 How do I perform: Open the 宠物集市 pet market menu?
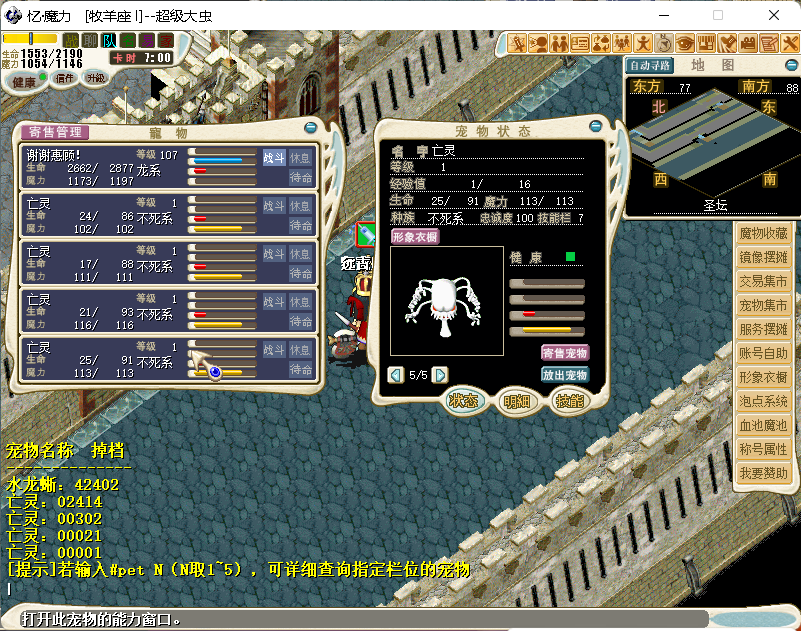pos(763,305)
